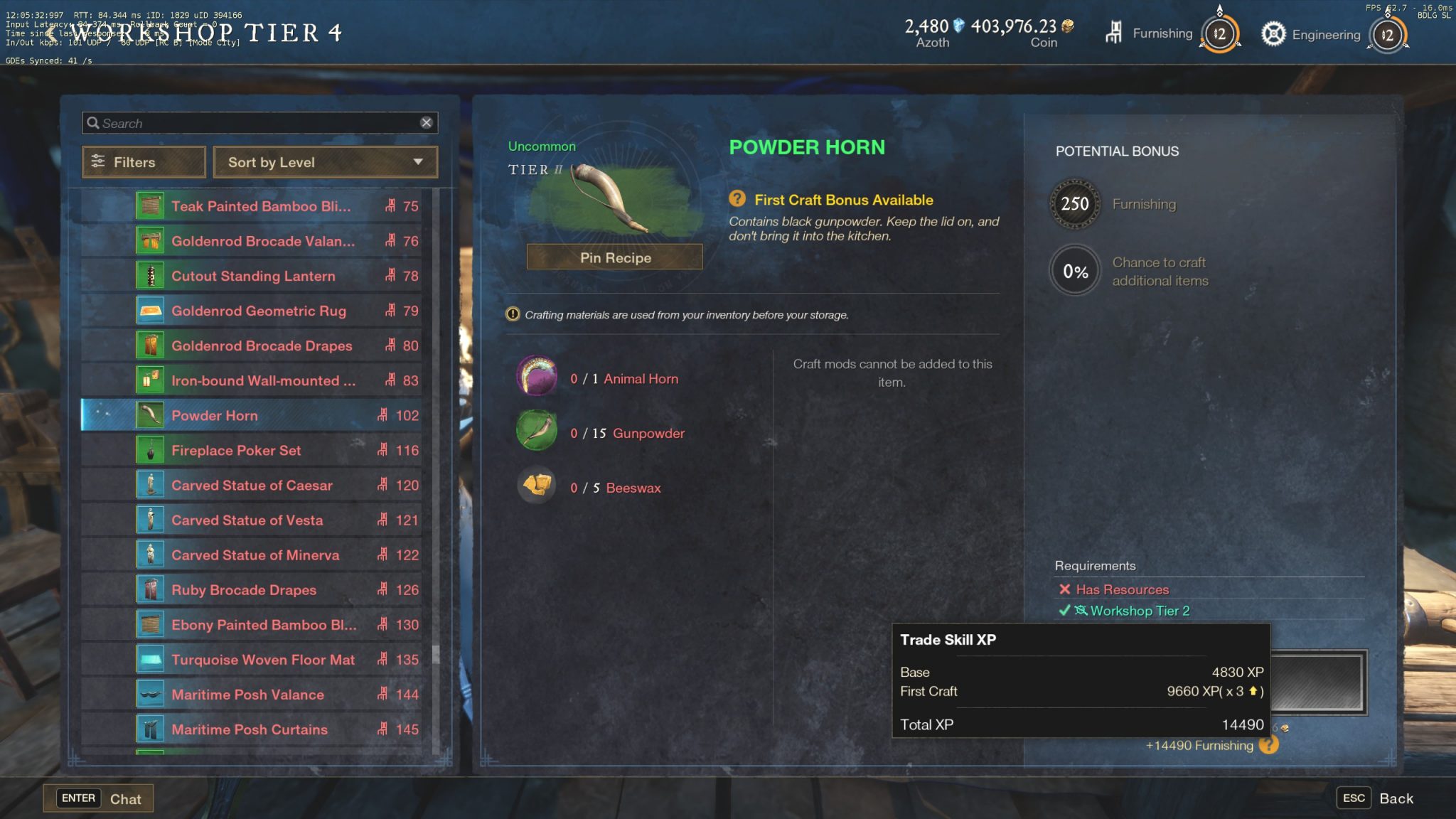Open the +14490 Furnishing help icon
This screenshot has width=1456, height=819.
[1270, 746]
